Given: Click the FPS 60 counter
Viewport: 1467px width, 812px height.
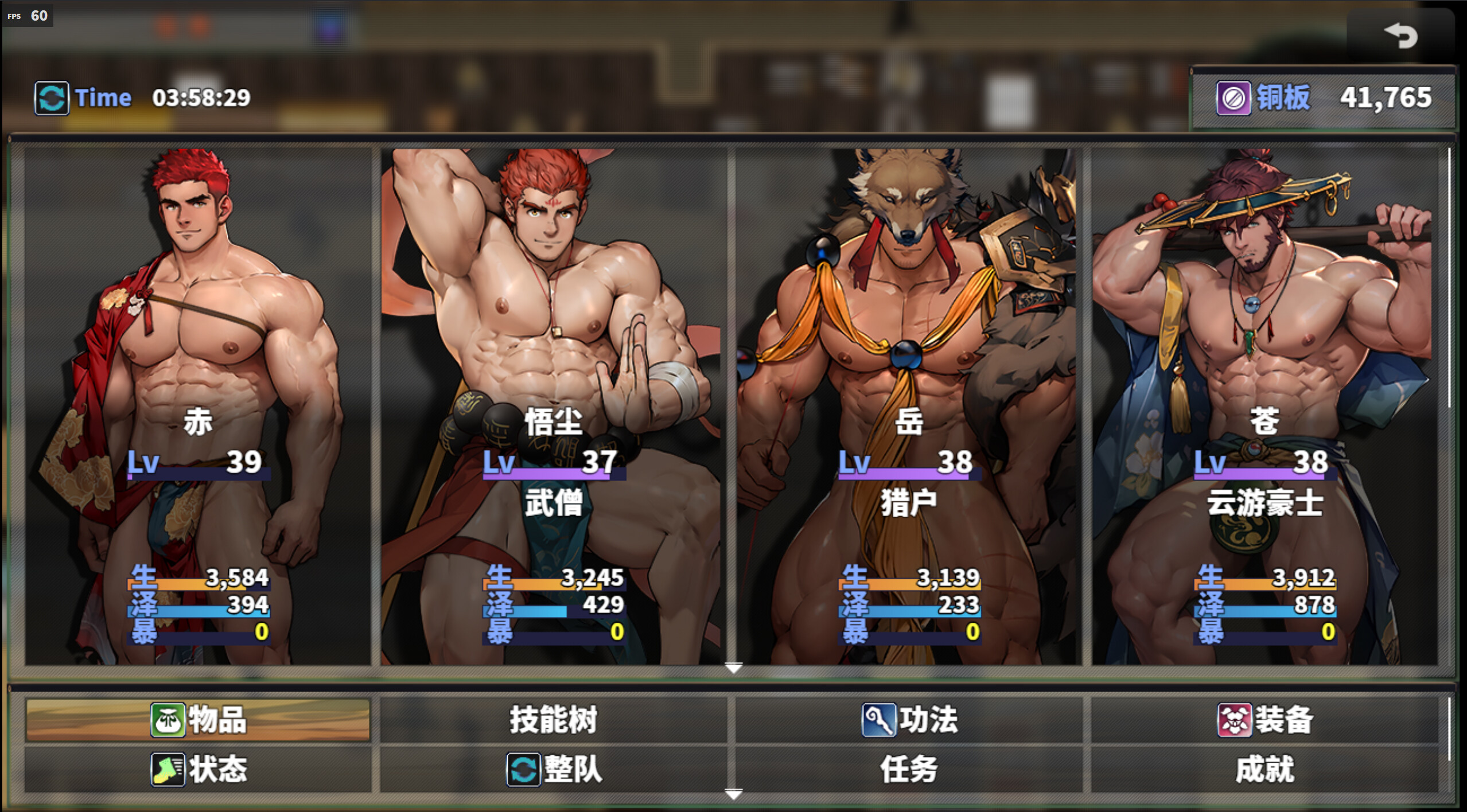Looking at the screenshot, I should 27,15.
